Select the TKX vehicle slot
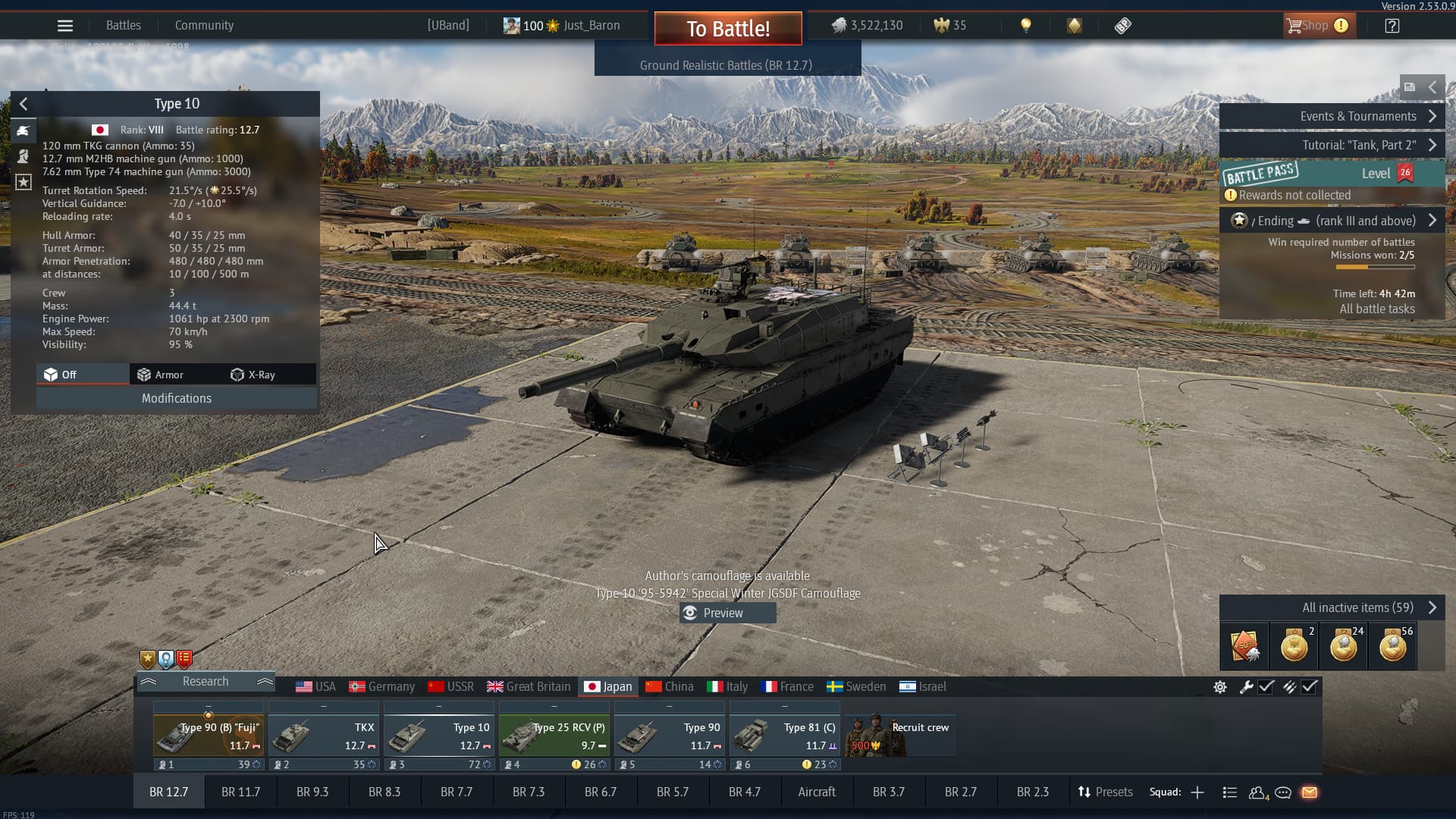 (324, 736)
